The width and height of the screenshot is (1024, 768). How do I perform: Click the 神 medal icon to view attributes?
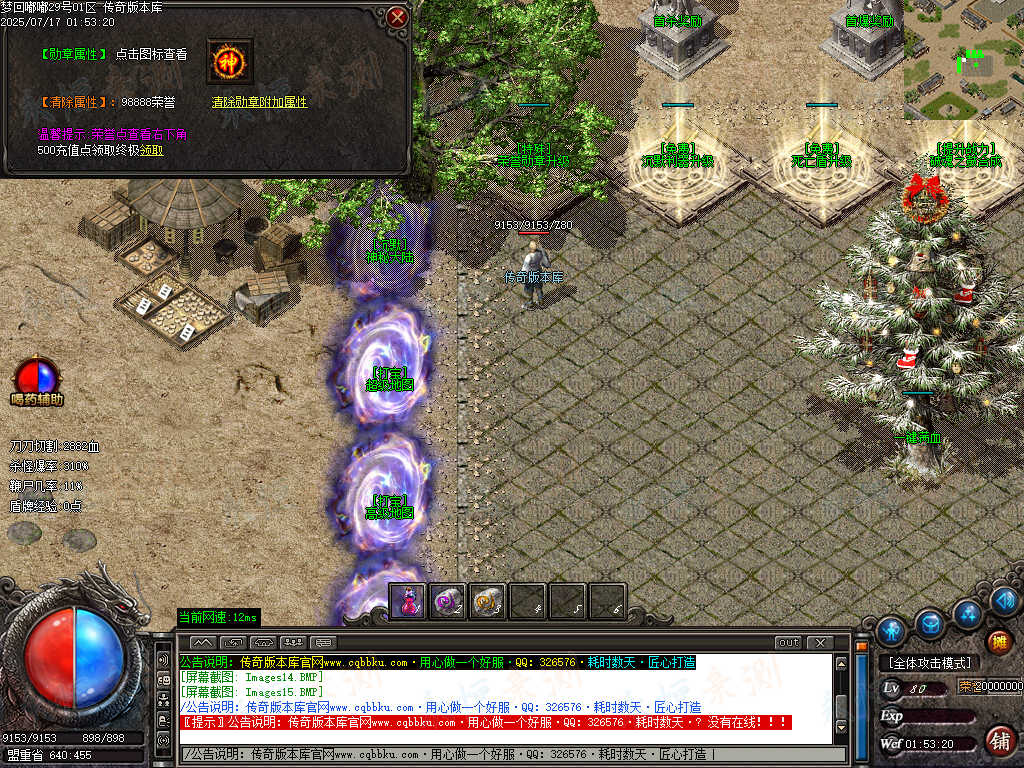[x=229, y=61]
